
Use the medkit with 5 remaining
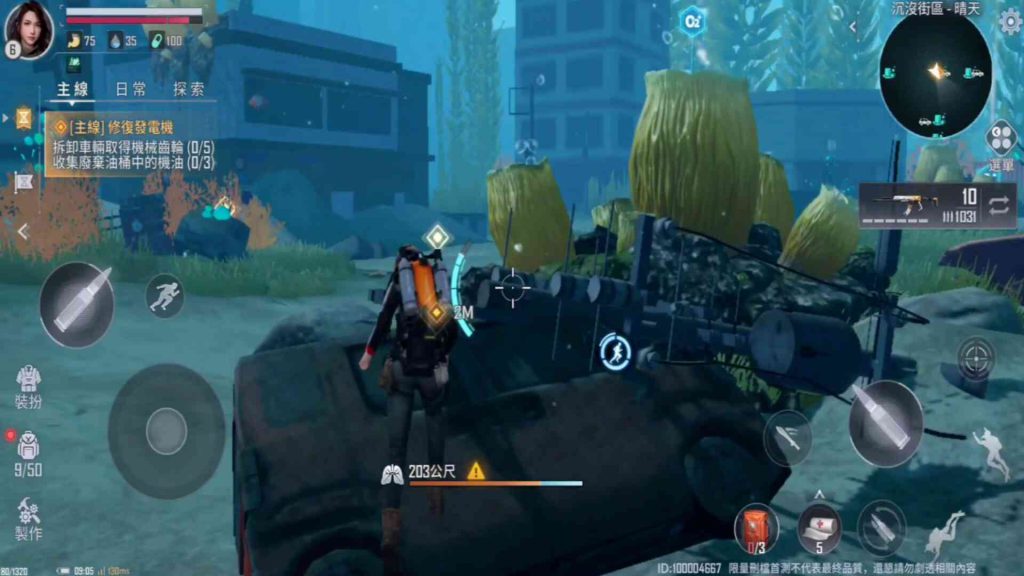coord(819,528)
